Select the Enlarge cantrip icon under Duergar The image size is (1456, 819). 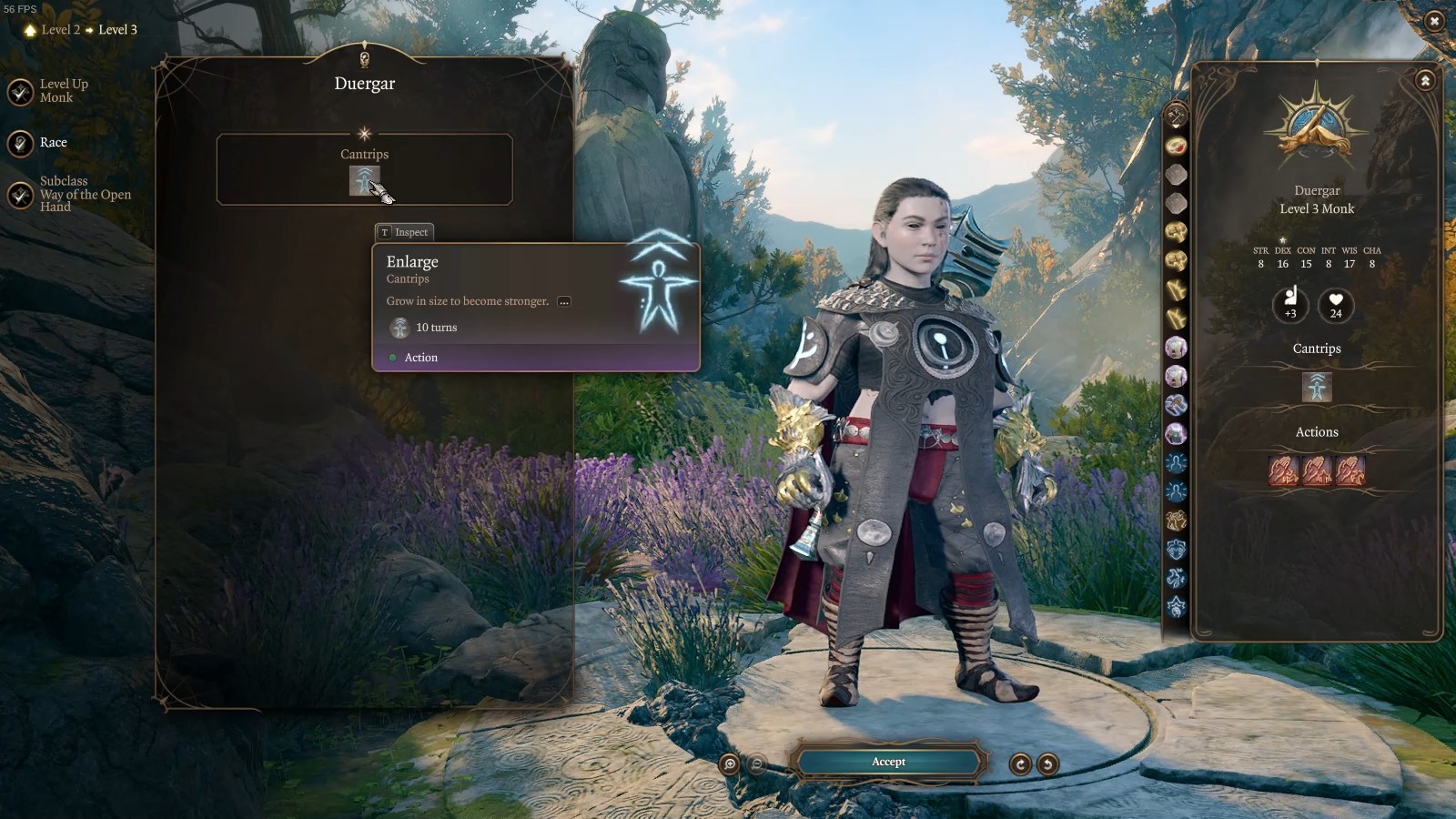(x=364, y=180)
